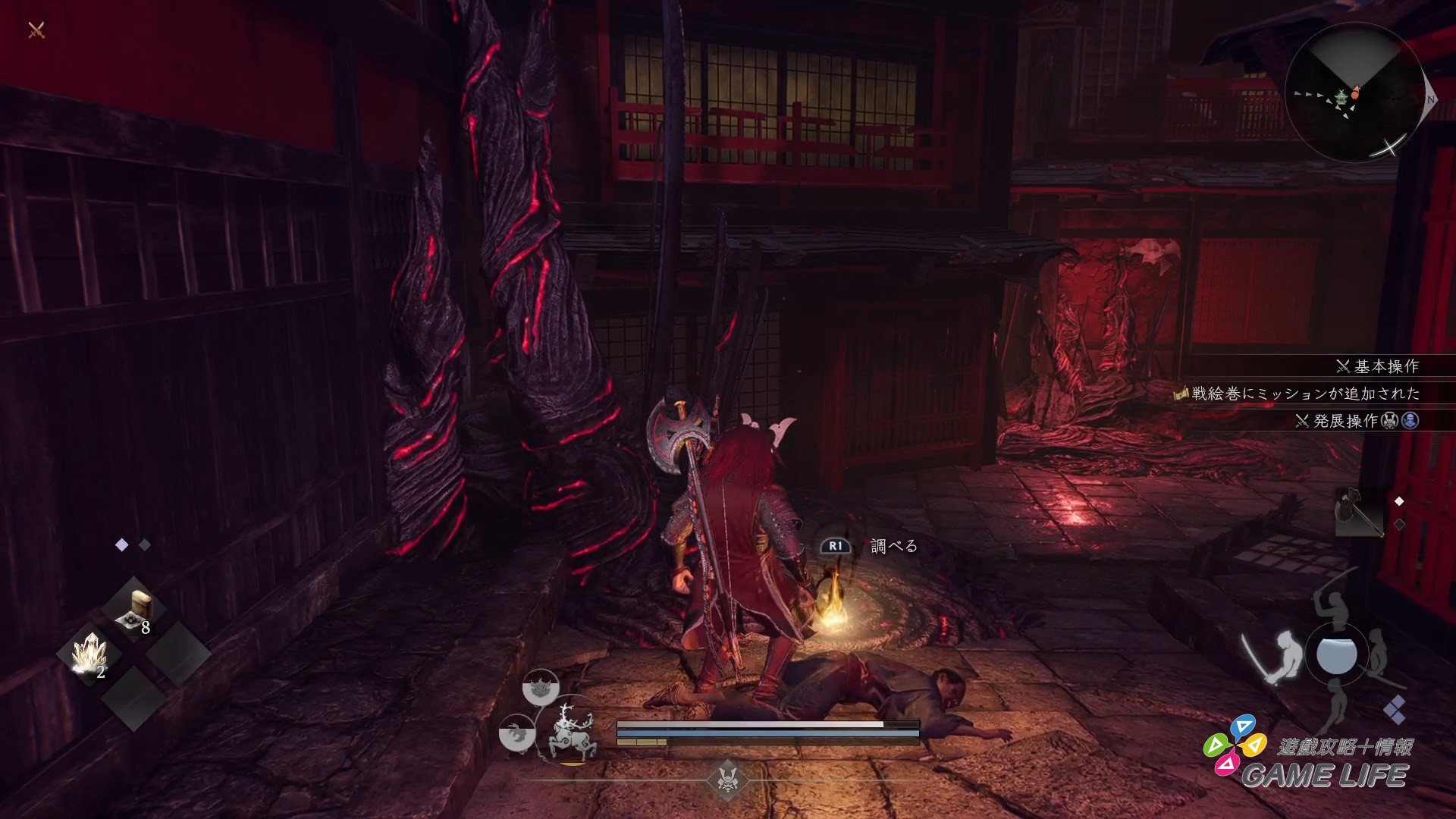Screen dimensions: 1456x819
Task: Select the crystal quick-item showing 2 count
Action: 90,653
